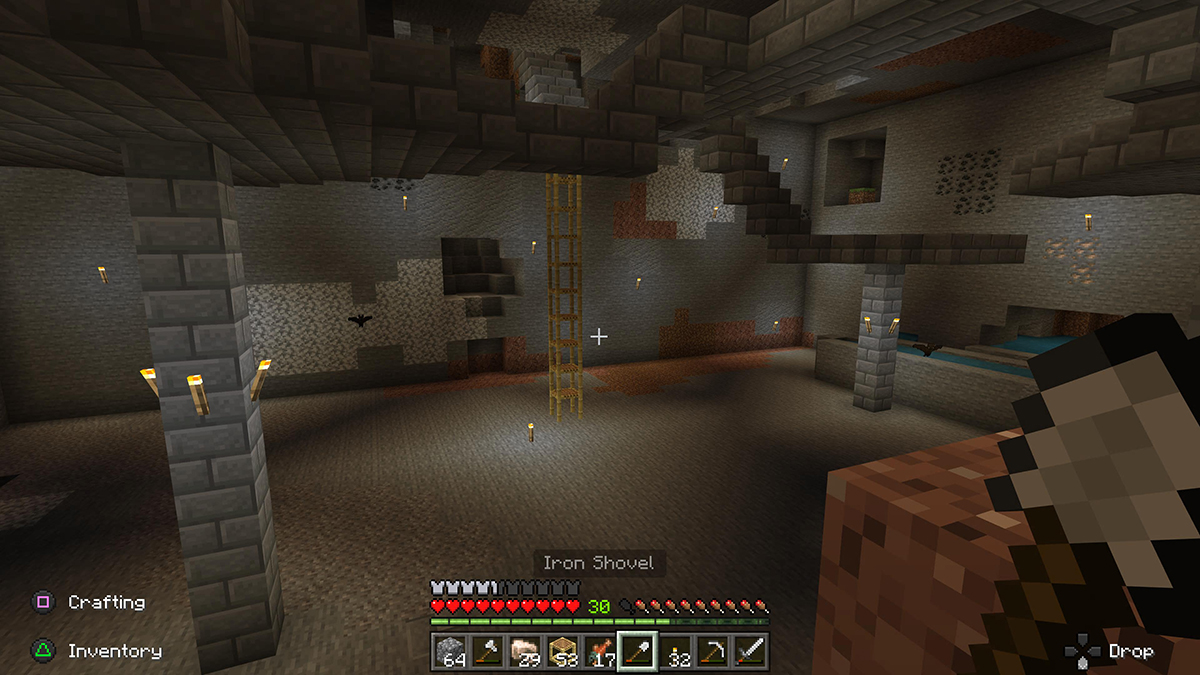The image size is (1200, 675).
Task: Select the cobblestone stack in the hotbar
Action: [451, 652]
